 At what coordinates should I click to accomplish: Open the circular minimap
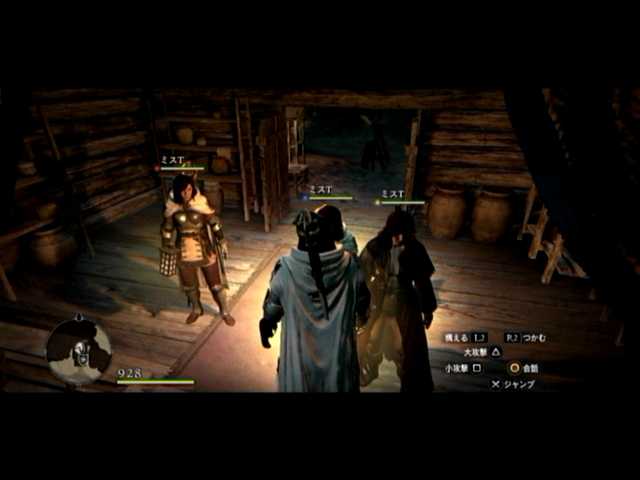click(x=79, y=351)
